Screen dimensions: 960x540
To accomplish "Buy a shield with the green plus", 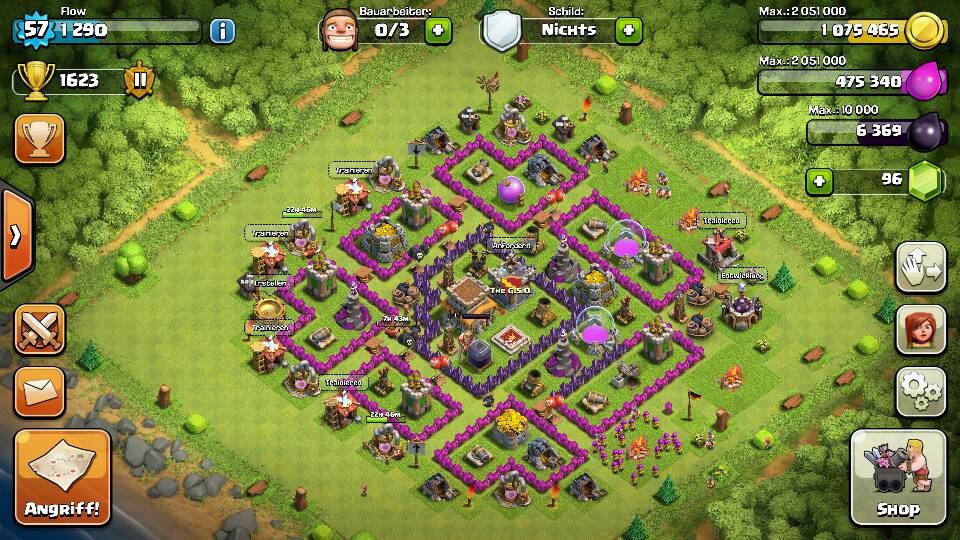I will (628, 30).
